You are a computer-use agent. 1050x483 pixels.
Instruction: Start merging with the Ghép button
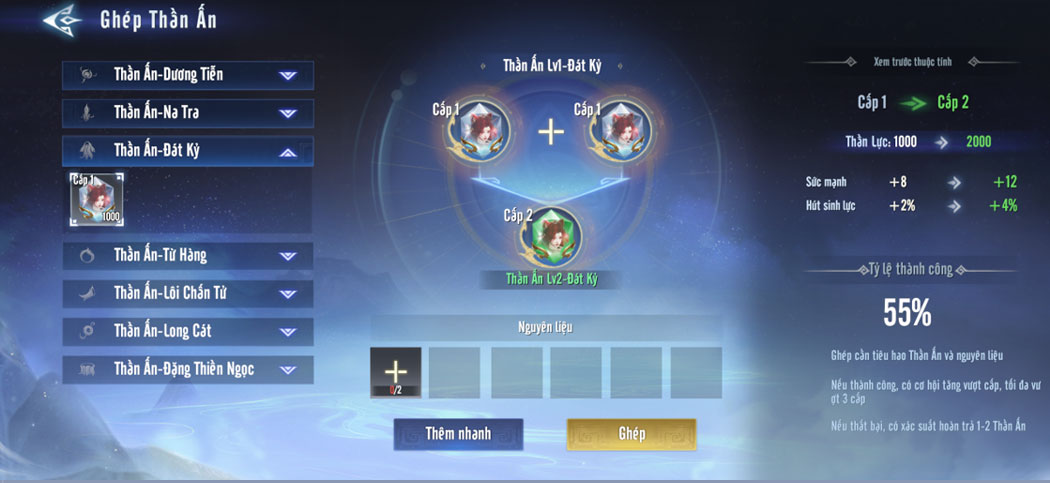click(x=631, y=434)
